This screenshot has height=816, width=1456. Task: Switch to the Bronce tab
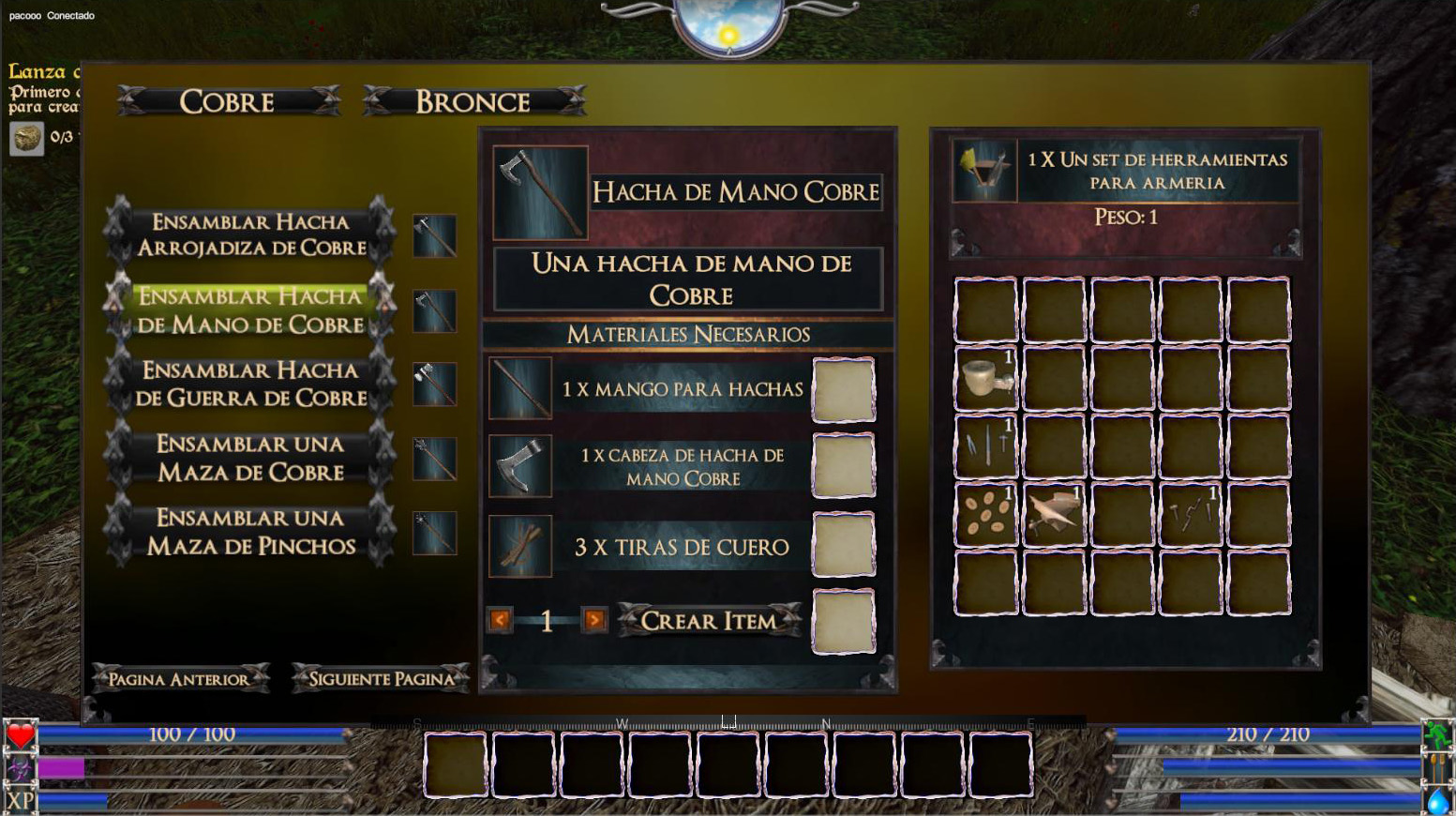pyautogui.click(x=473, y=101)
